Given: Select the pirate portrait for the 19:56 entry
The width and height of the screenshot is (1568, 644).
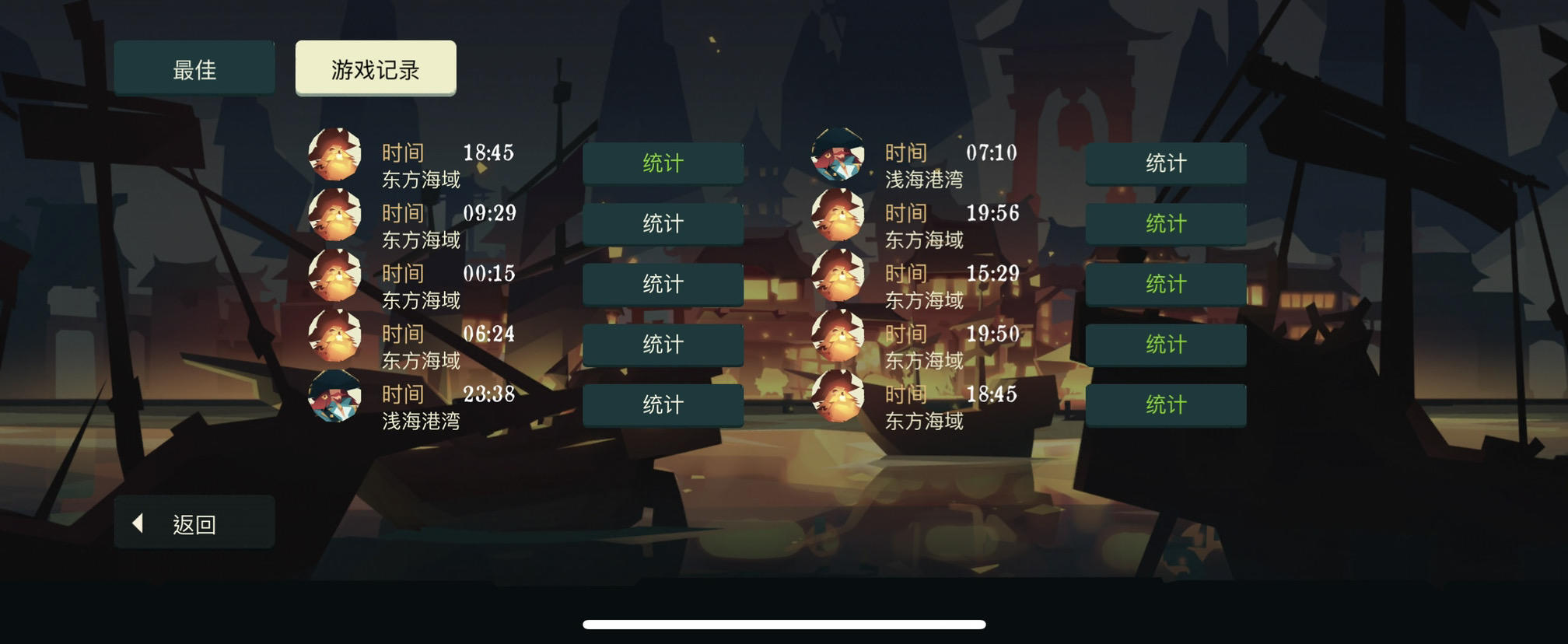Looking at the screenshot, I should [x=838, y=215].
